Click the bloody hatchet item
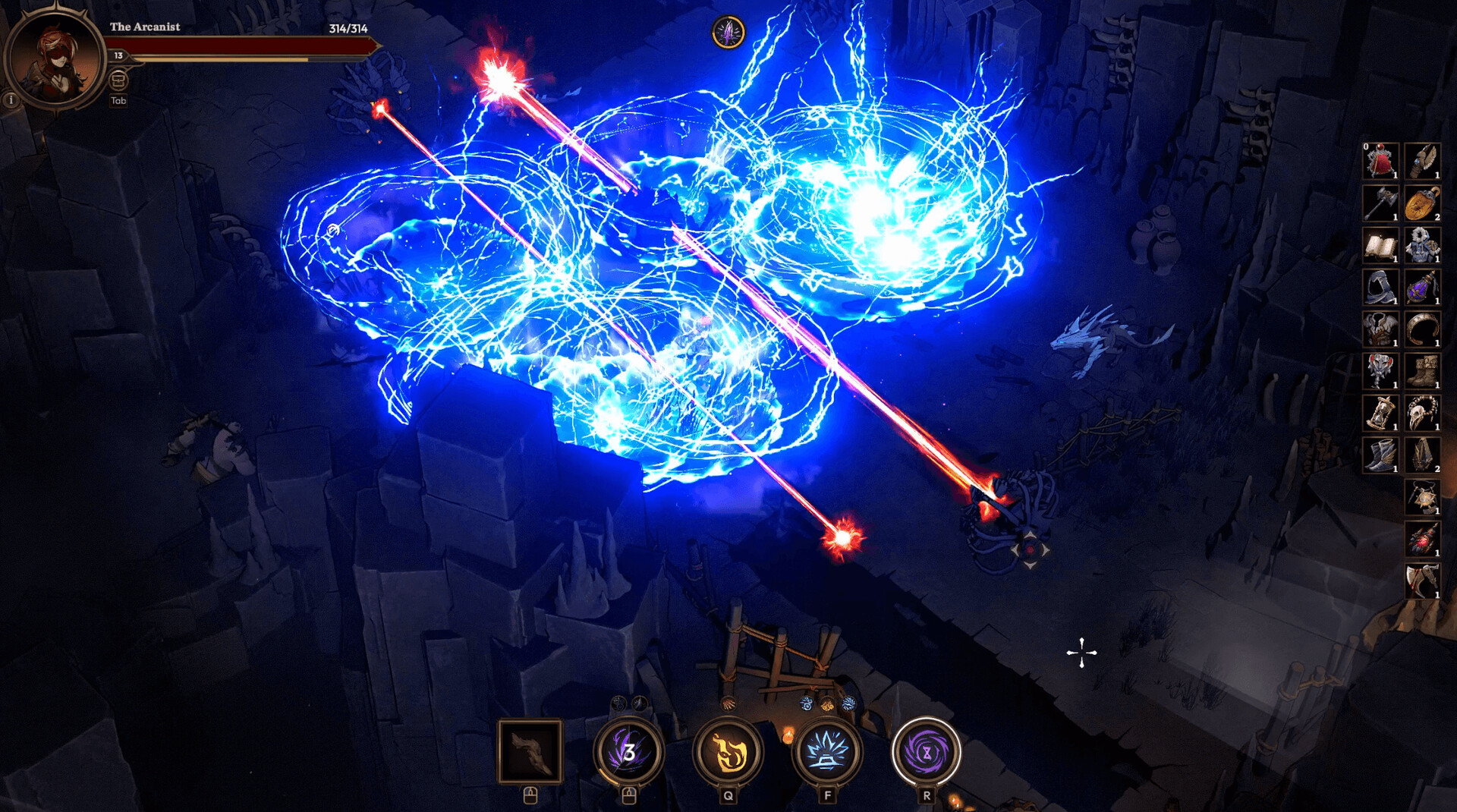This screenshot has width=1457, height=812. coord(1422,581)
